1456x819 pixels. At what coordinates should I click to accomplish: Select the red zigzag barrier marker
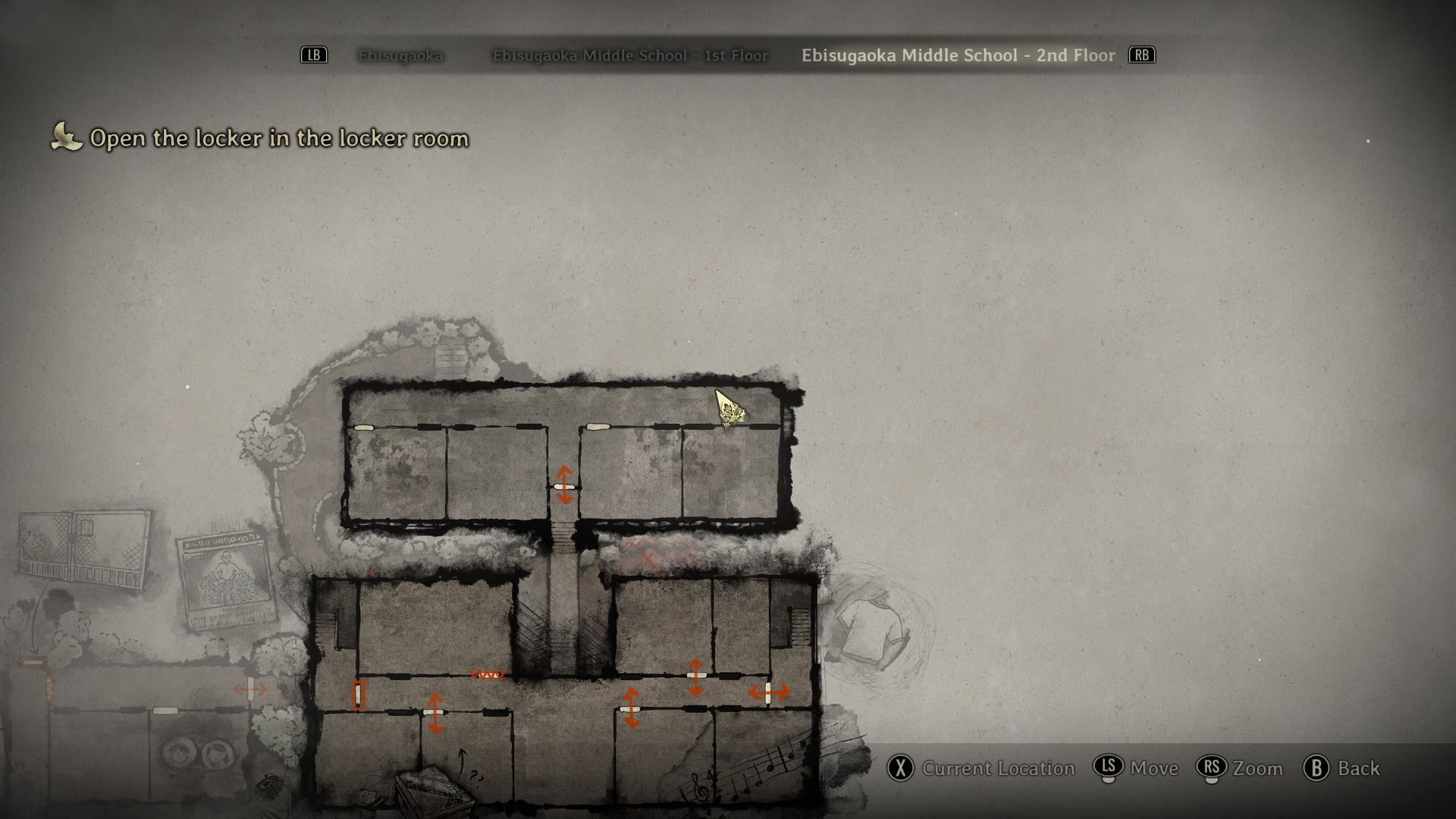(488, 674)
